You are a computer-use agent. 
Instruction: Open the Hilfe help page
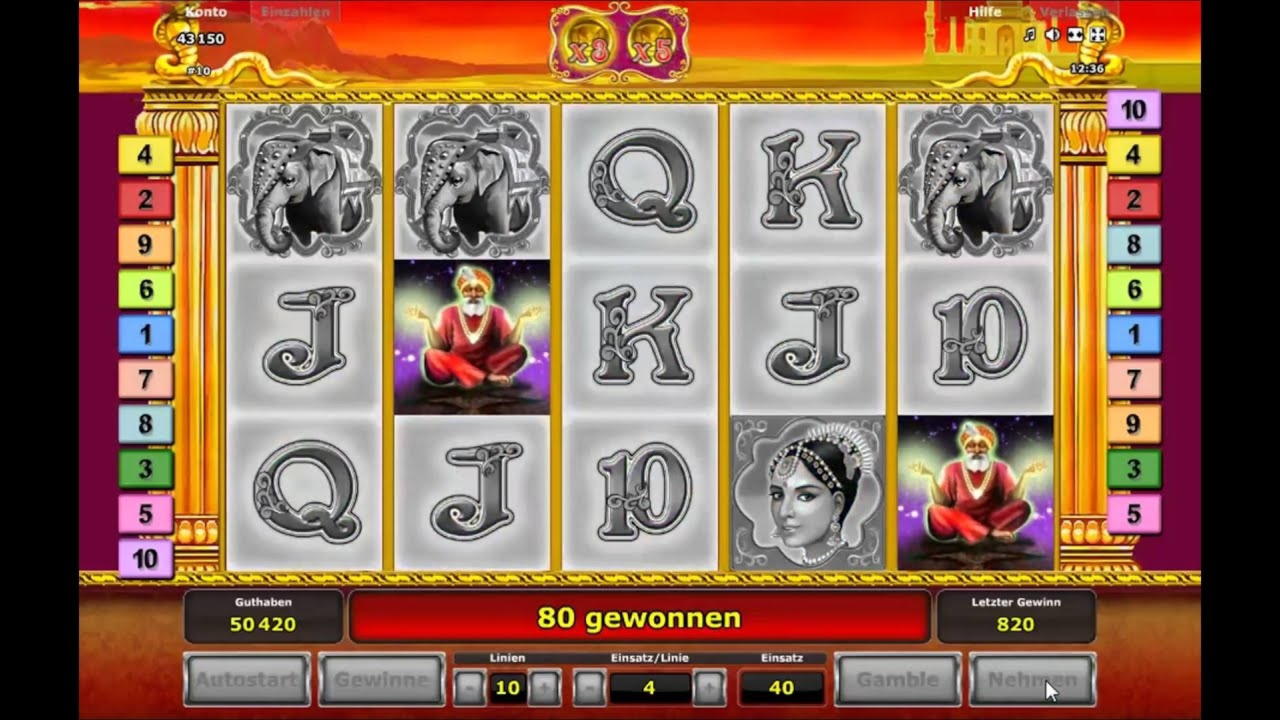pyautogui.click(x=985, y=12)
